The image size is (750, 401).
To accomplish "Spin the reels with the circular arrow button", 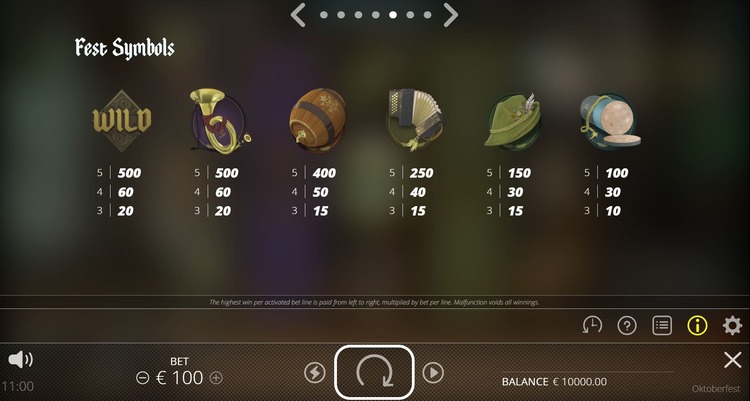I will point(374,372).
